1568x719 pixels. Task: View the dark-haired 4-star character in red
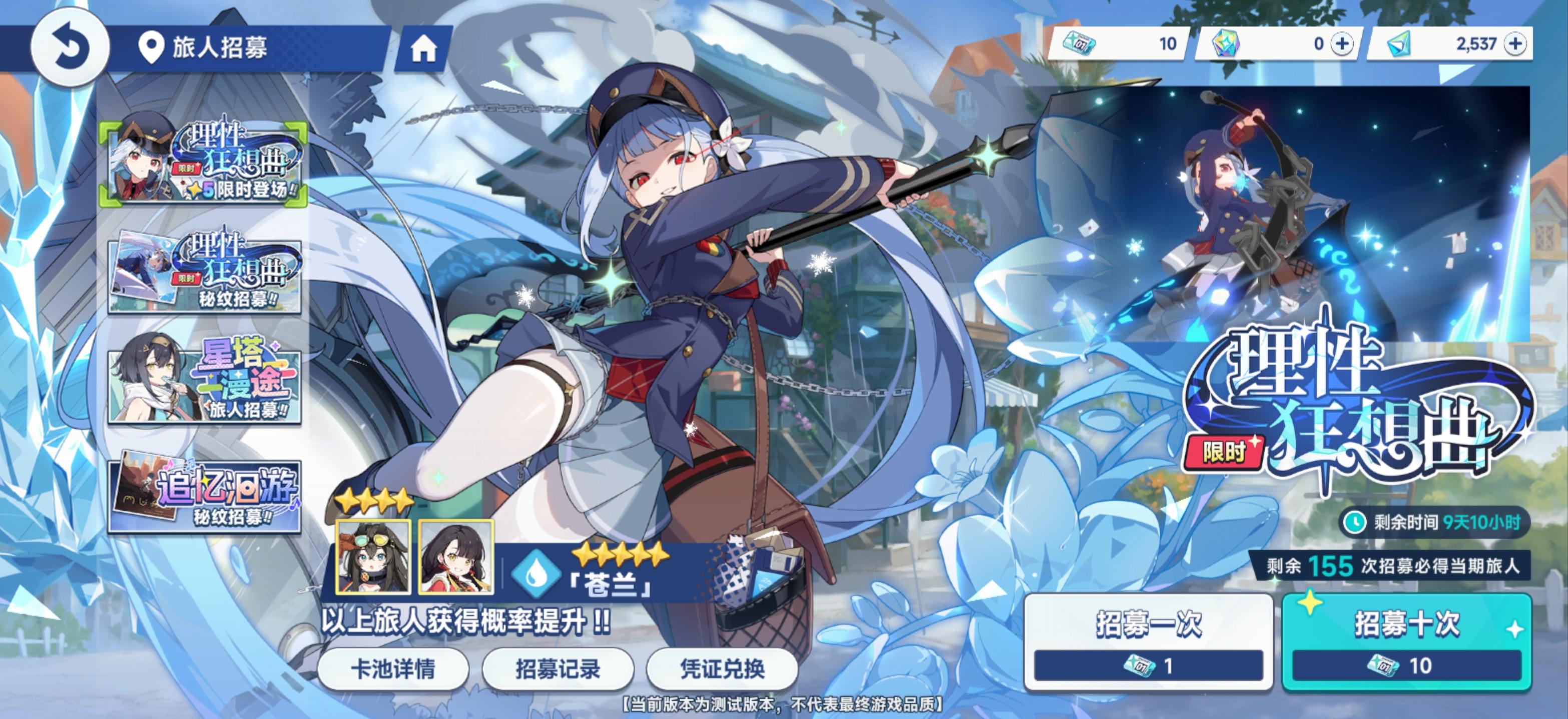pyautogui.click(x=456, y=556)
